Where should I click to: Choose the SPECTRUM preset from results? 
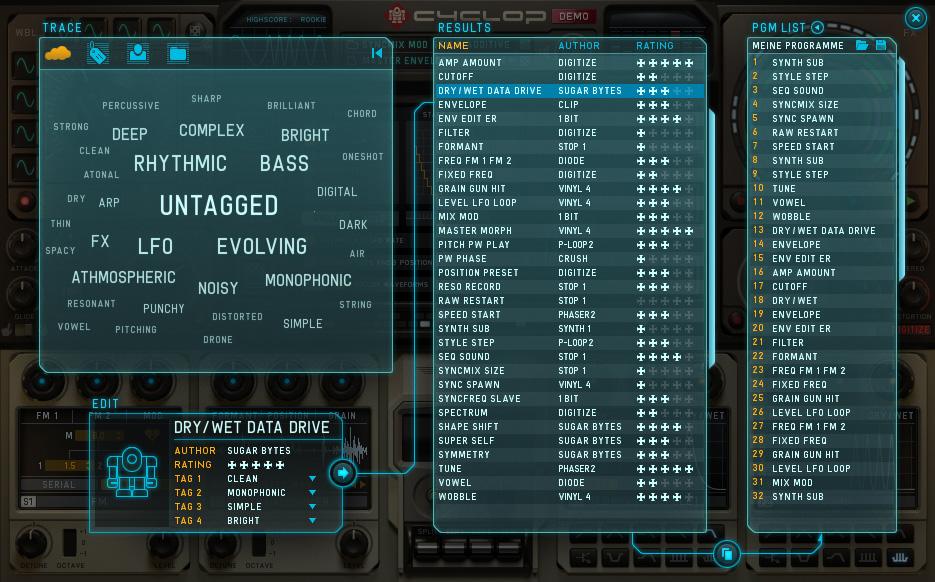tap(463, 413)
